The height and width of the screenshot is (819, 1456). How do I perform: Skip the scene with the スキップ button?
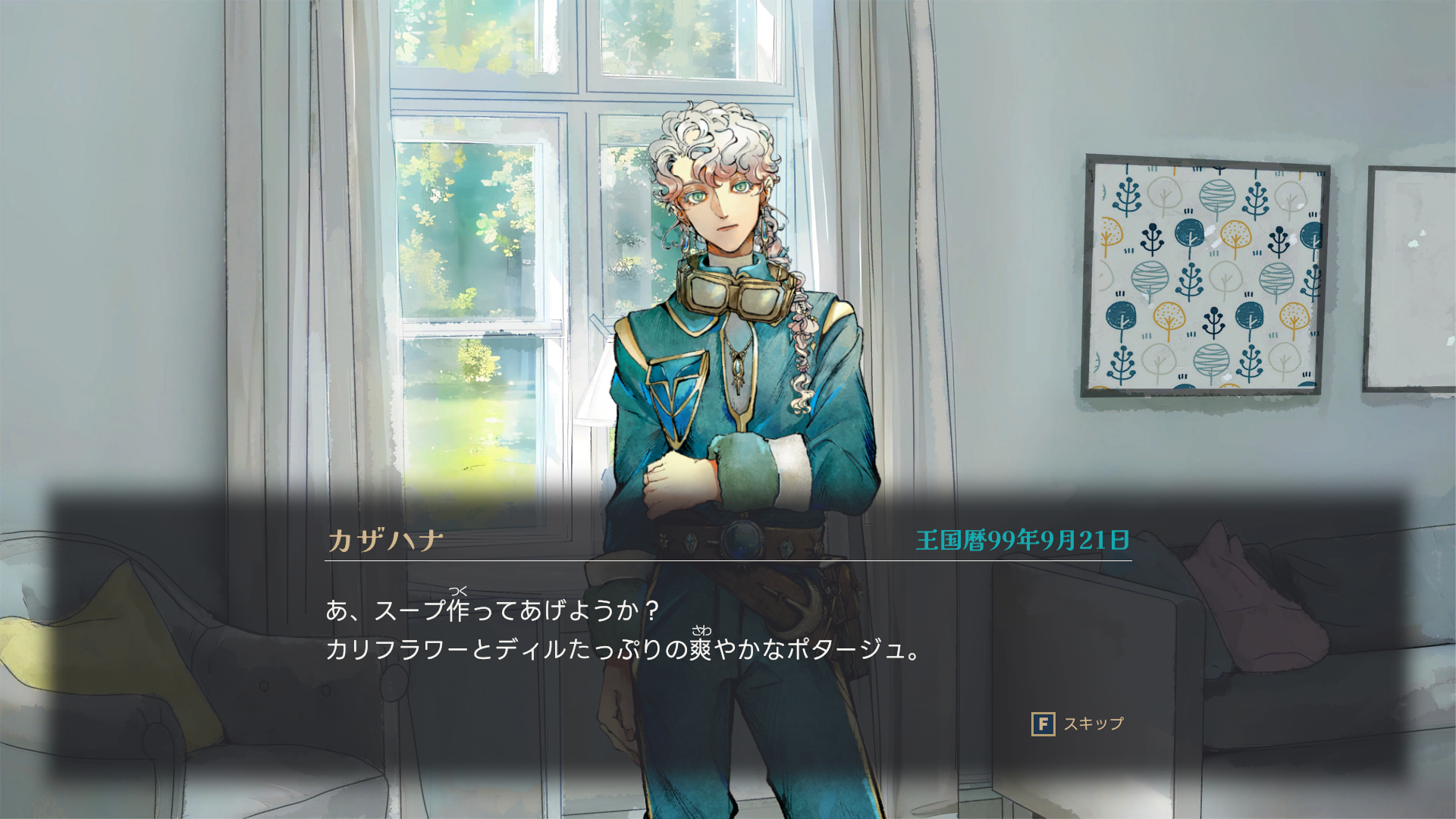coord(1077,724)
